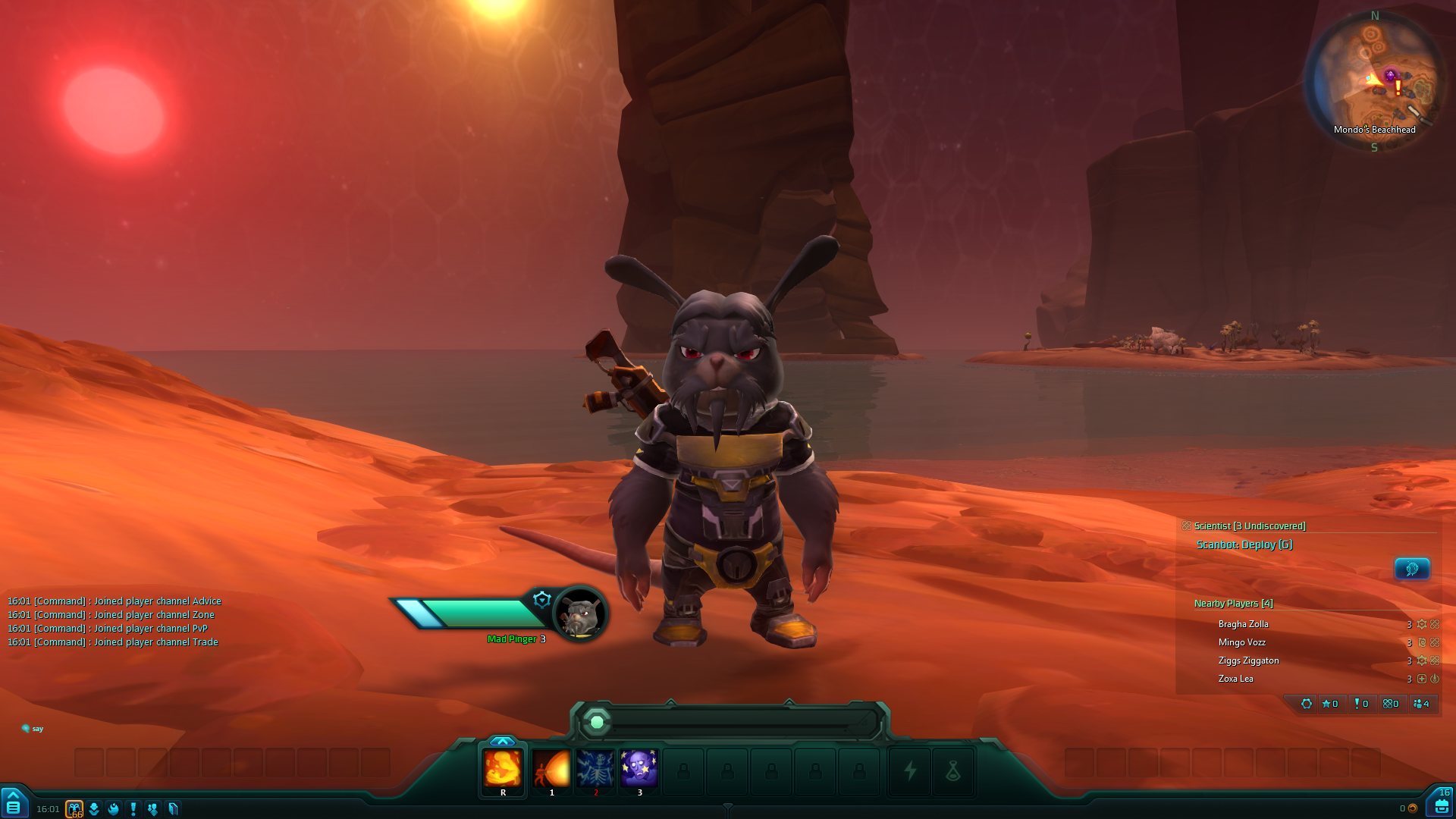1456x819 pixels.
Task: Activate the fiery explosion ability bound to R
Action: click(x=503, y=769)
